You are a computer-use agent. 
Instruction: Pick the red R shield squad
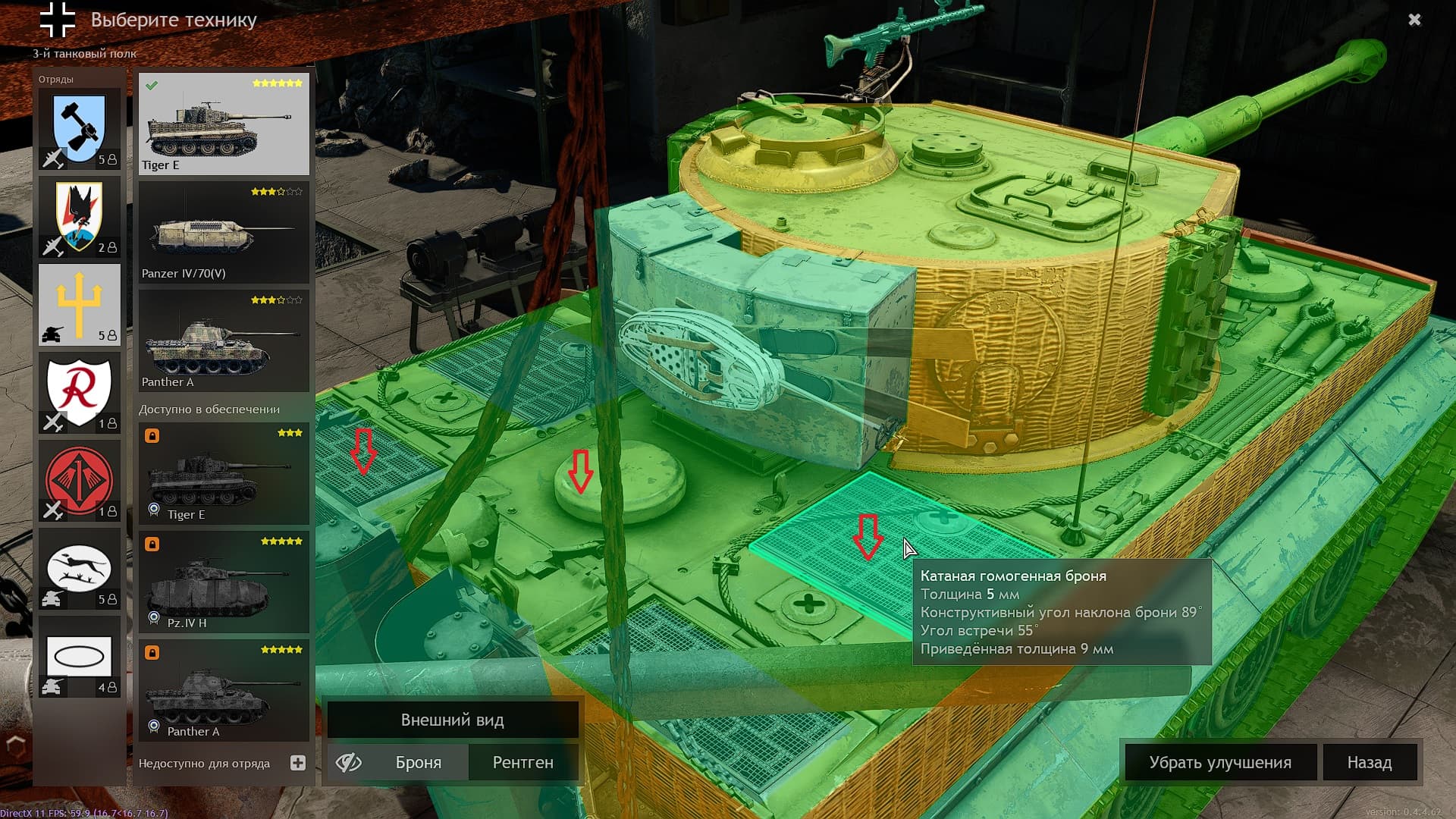[80, 393]
